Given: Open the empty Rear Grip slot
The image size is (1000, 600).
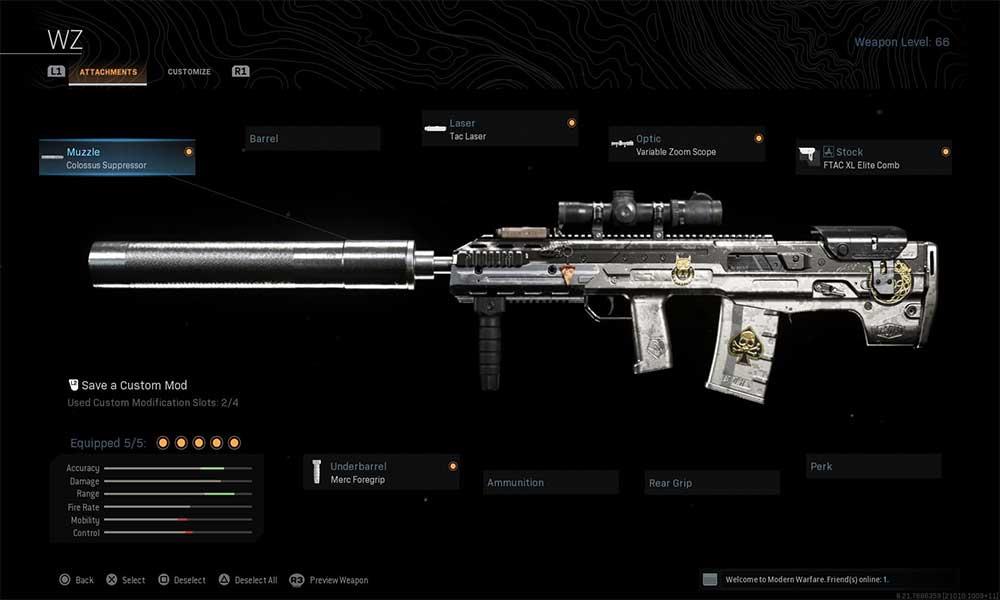Looking at the screenshot, I should [711, 483].
